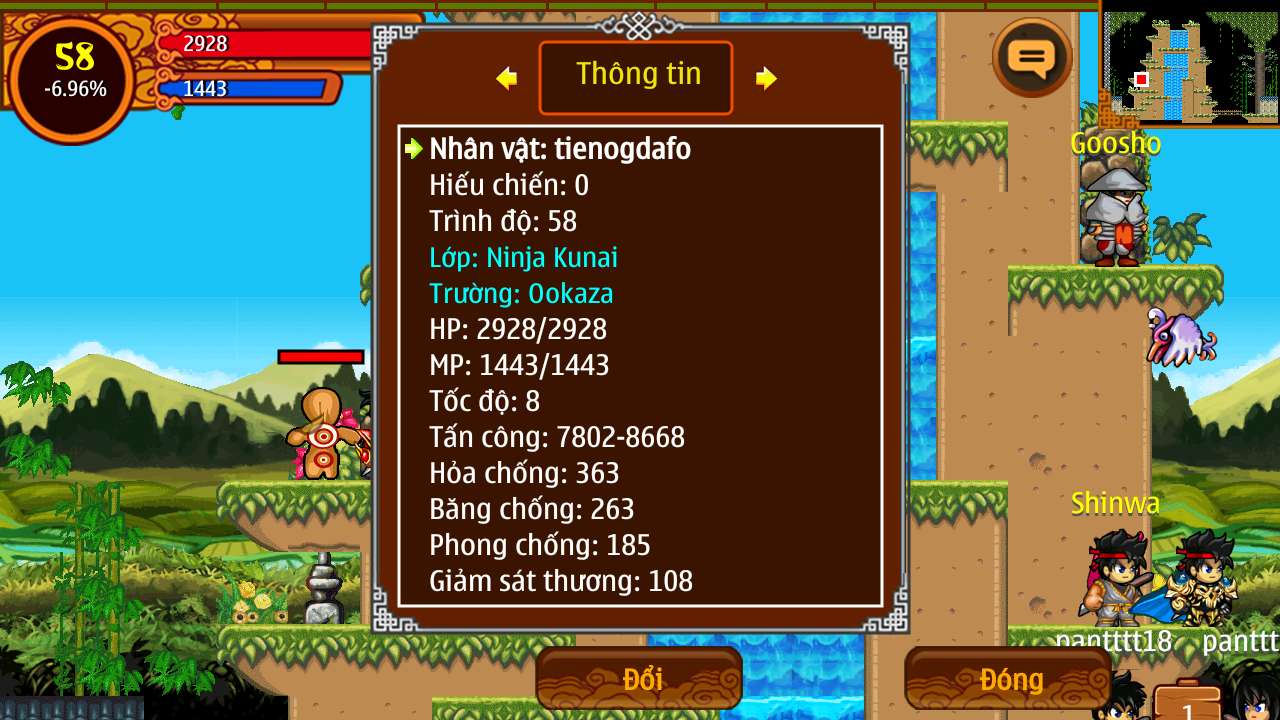Select the Nhân vật: tienogdafo row
Viewport: 1280px width, 720px height.
tap(560, 150)
